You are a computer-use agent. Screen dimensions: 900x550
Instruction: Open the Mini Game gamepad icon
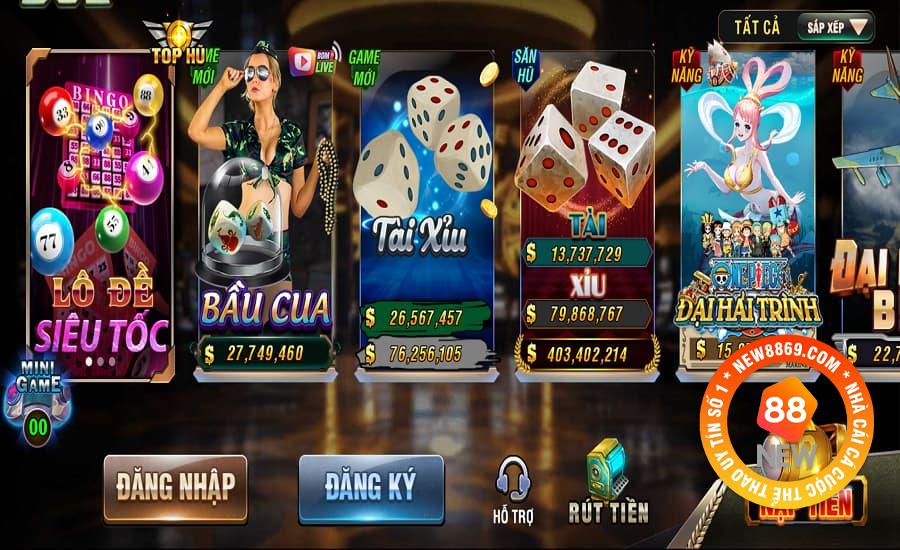pyautogui.click(x=40, y=395)
